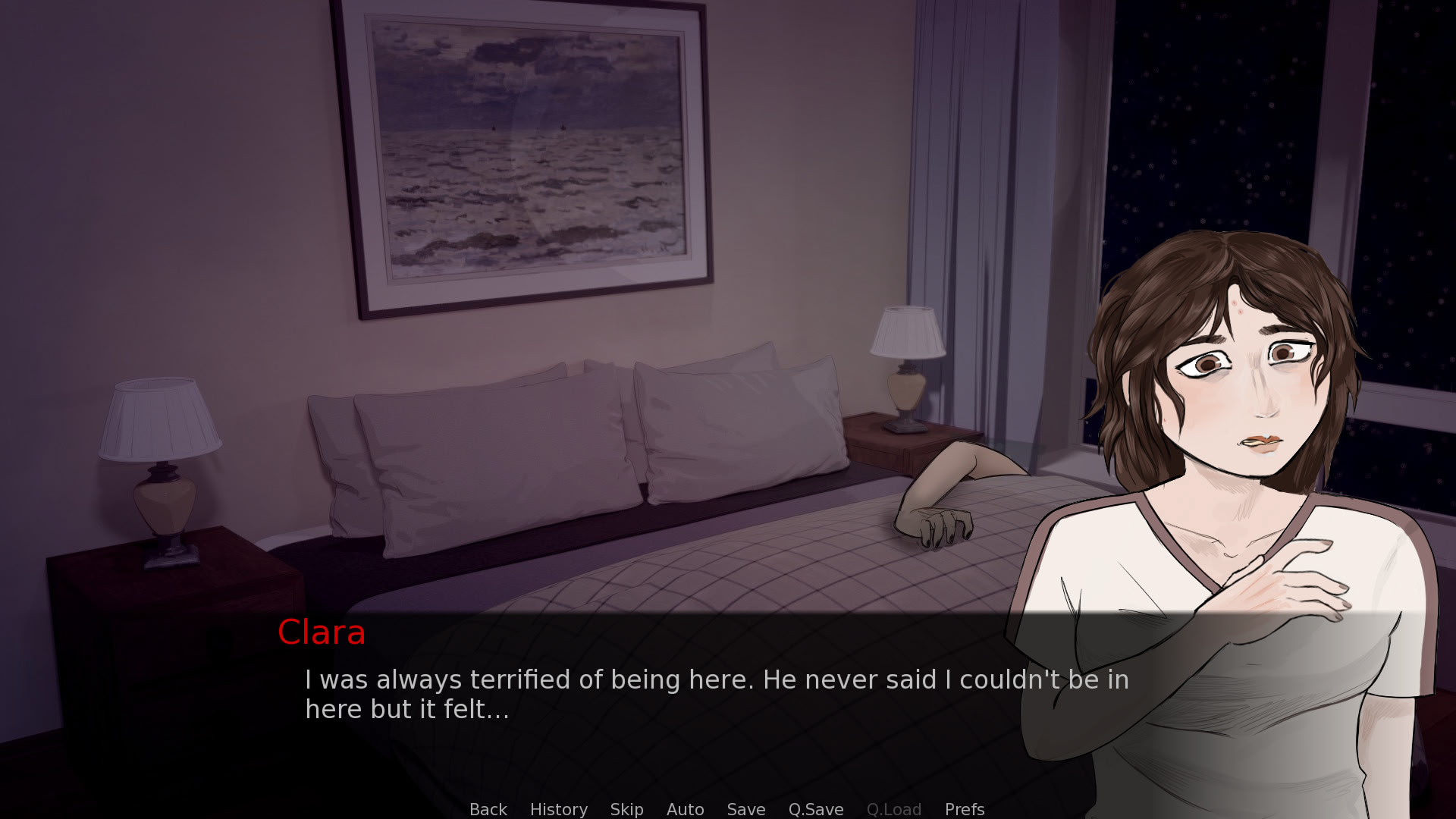Viewport: 1456px width, 819px height.
Task: Go Back to the previous line
Action: point(488,809)
